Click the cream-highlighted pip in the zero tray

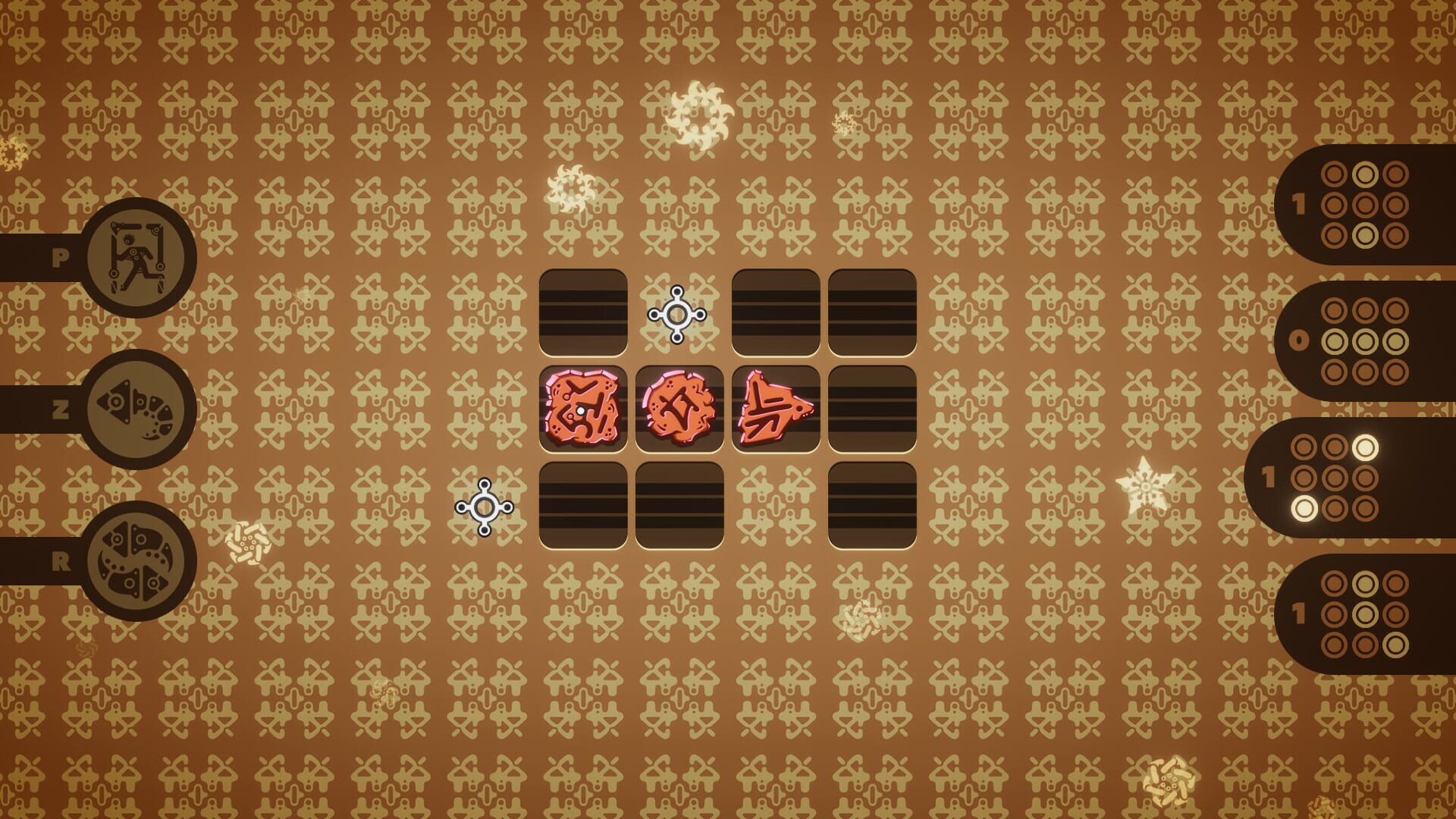(1365, 339)
